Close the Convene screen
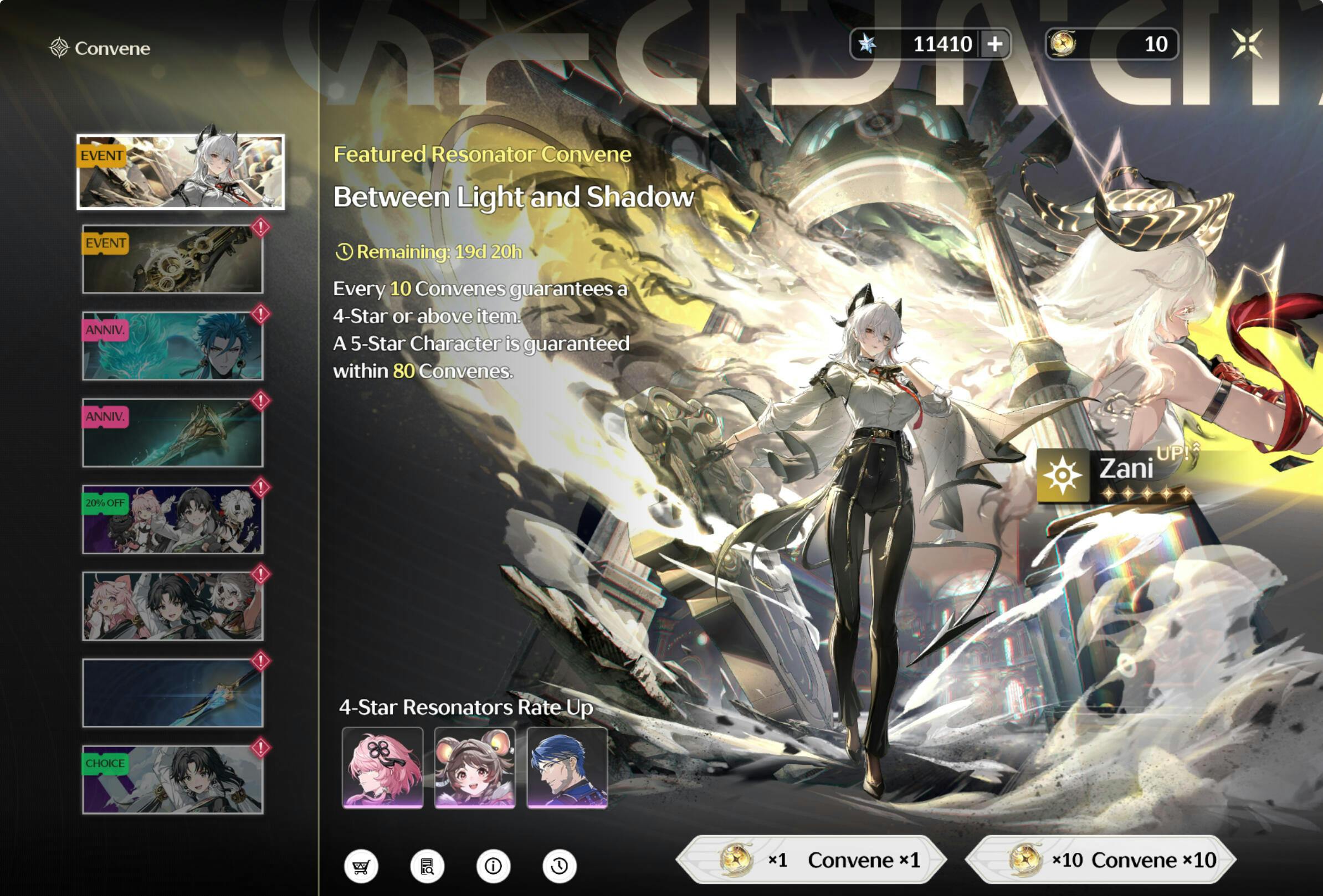The image size is (1323, 896). coord(1246,44)
